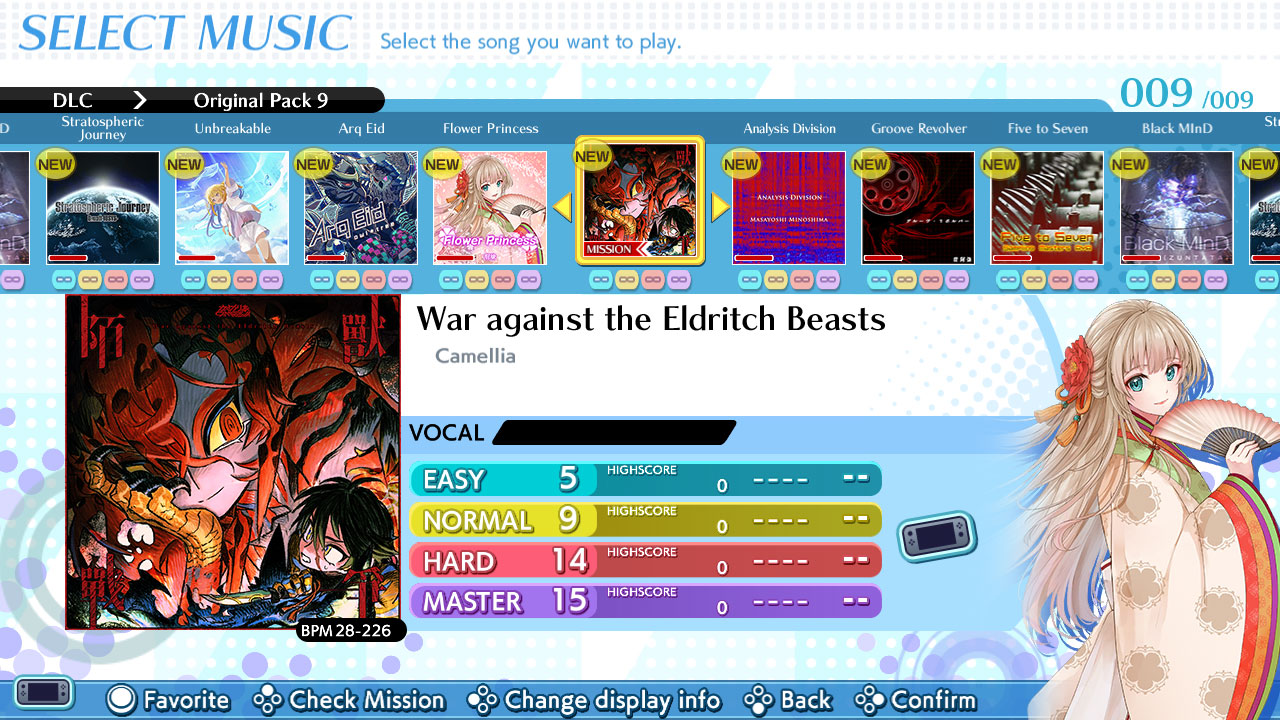Click the left yellow arrow for the previous song

[562, 206]
